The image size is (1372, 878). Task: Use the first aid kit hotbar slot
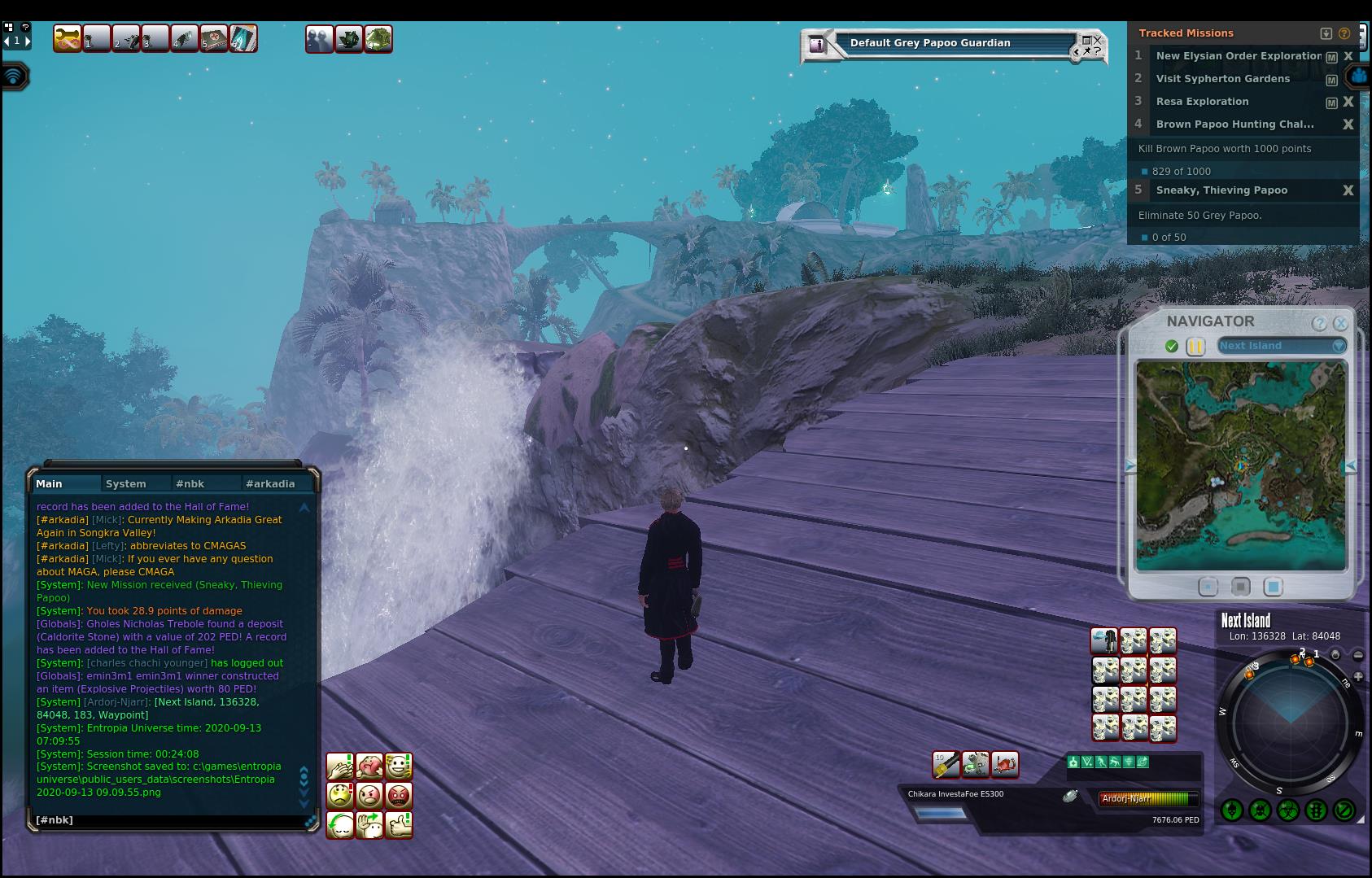click(x=214, y=38)
